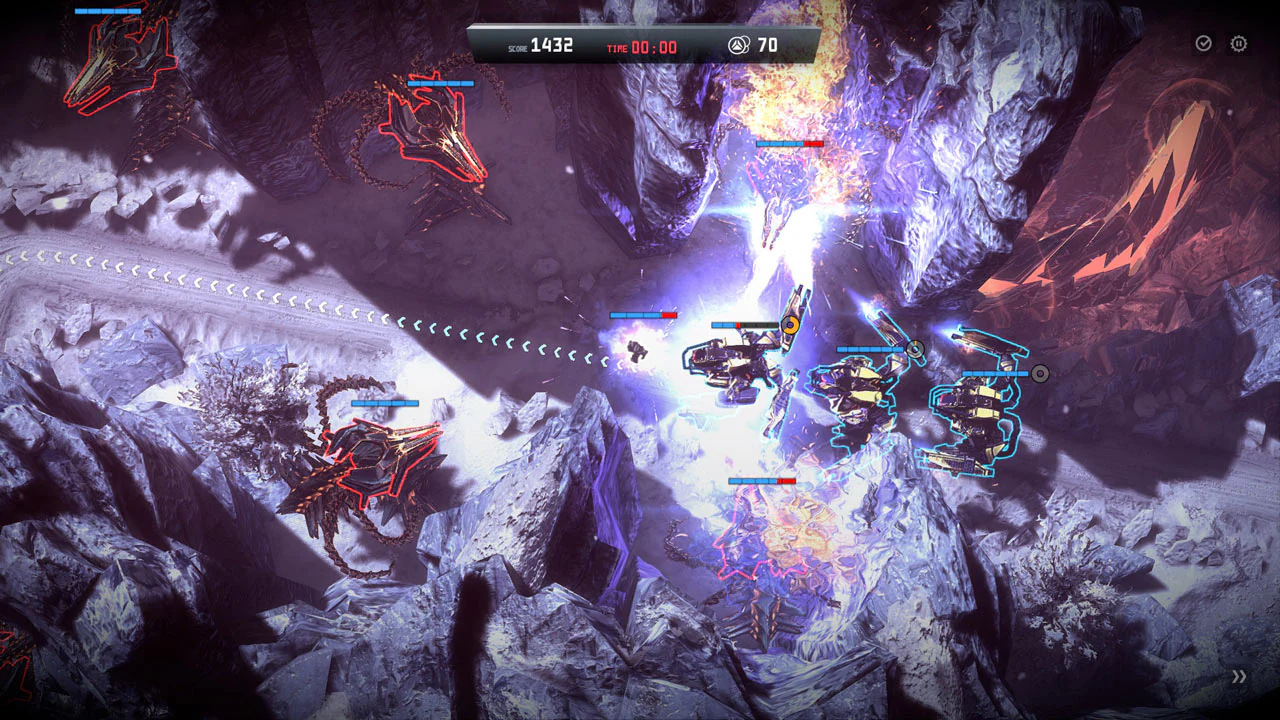Open the mission objectives checkmark icon
The height and width of the screenshot is (720, 1280).
(1202, 43)
